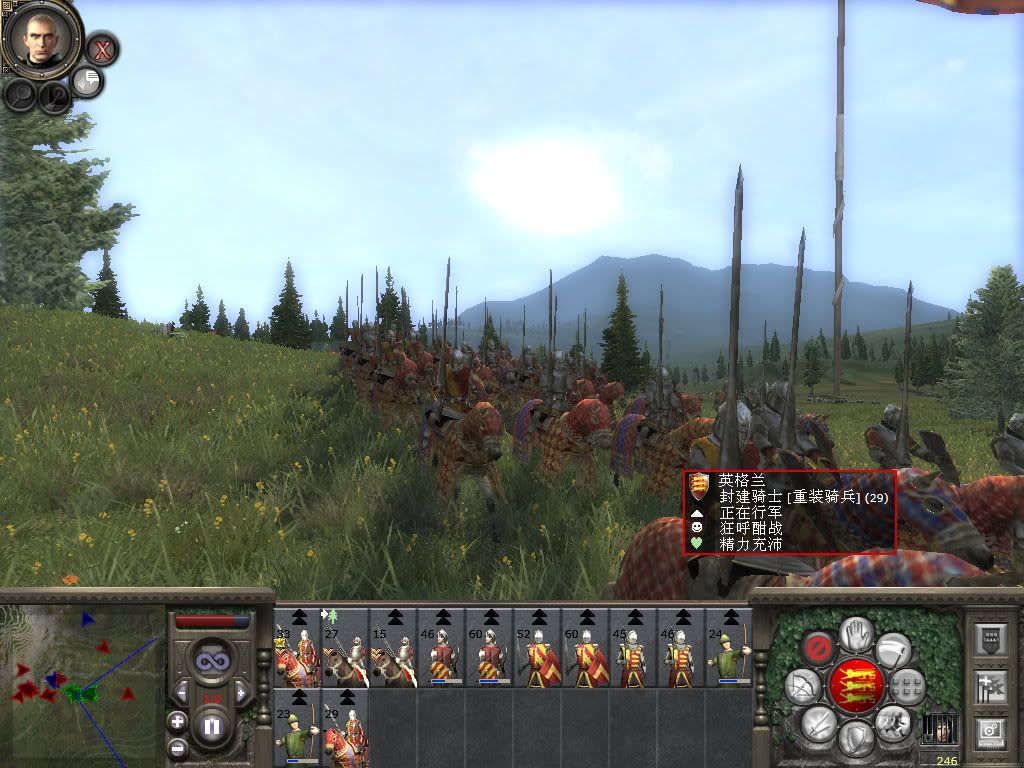This screenshot has width=1024, height=768.
Task: Toggle the shield guard mode button
Action: (x=855, y=739)
